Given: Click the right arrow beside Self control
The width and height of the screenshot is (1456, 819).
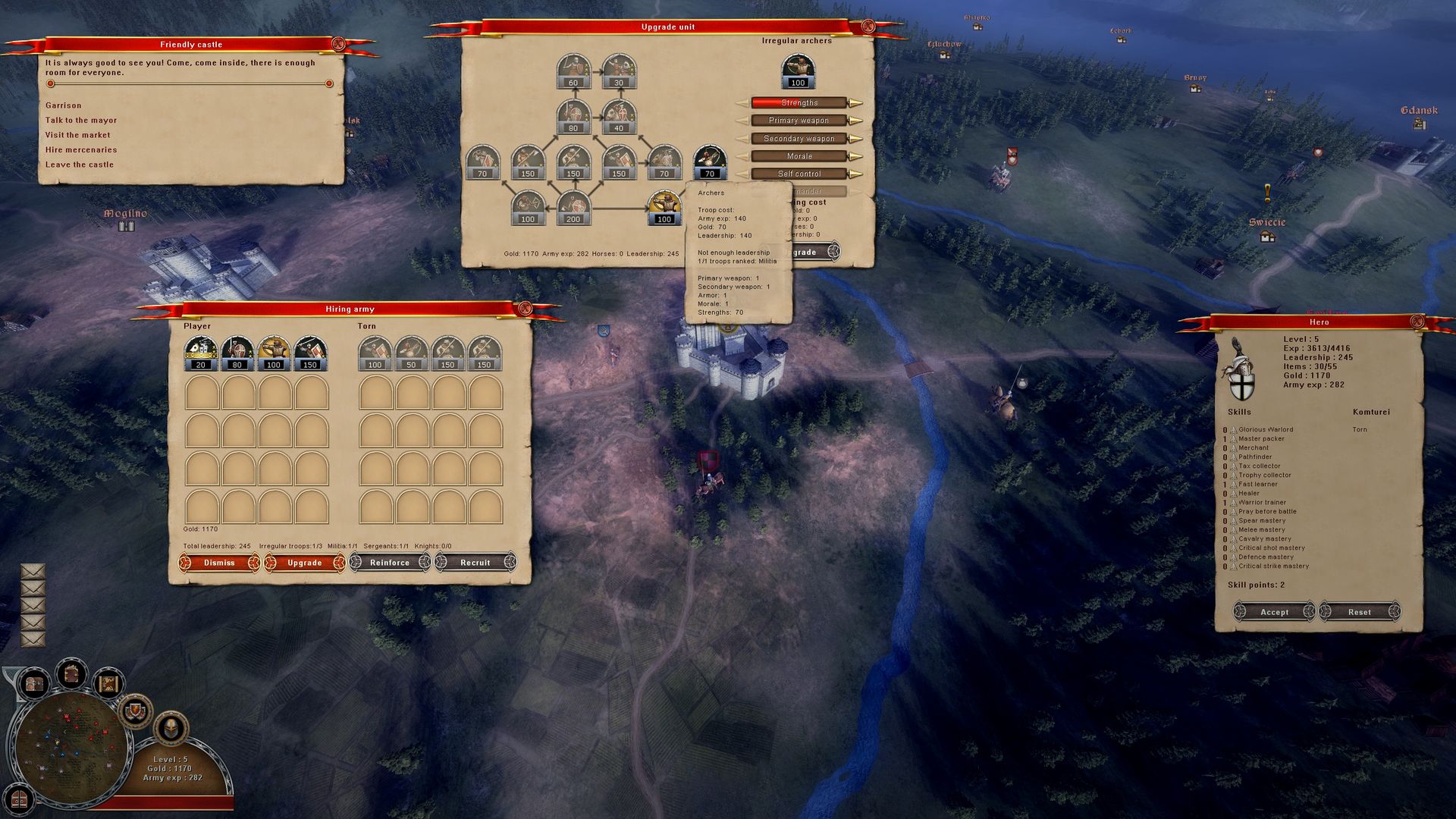Looking at the screenshot, I should point(857,173).
